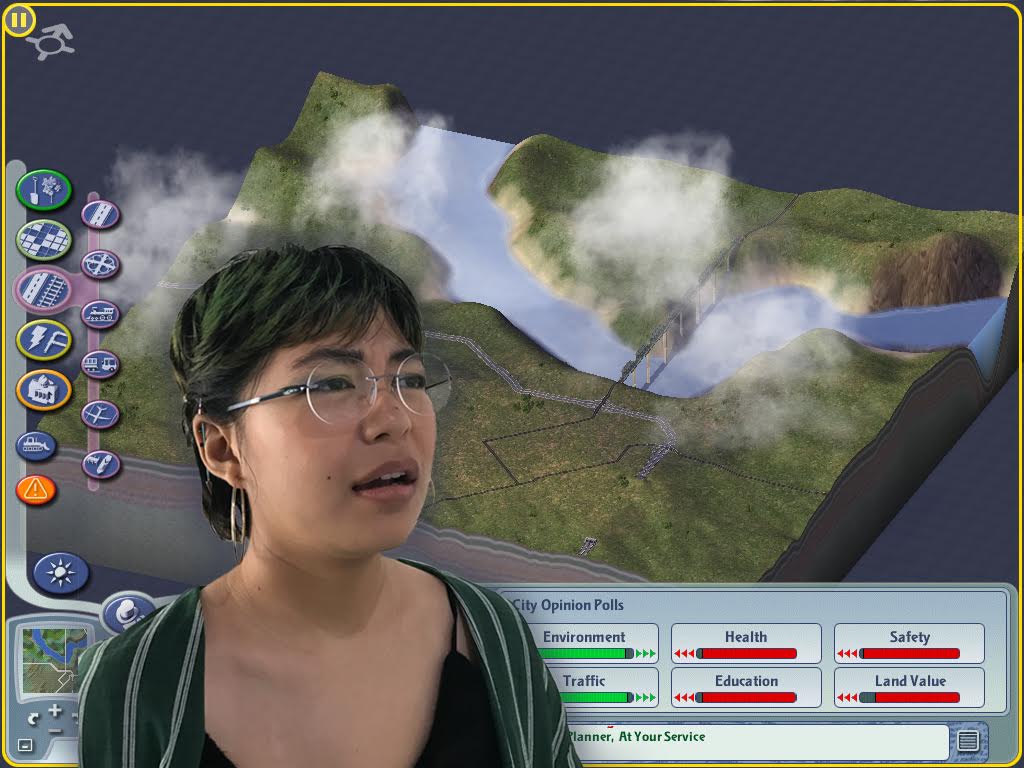Select the railroad train tool
This screenshot has height=768, width=1024.
100,315
